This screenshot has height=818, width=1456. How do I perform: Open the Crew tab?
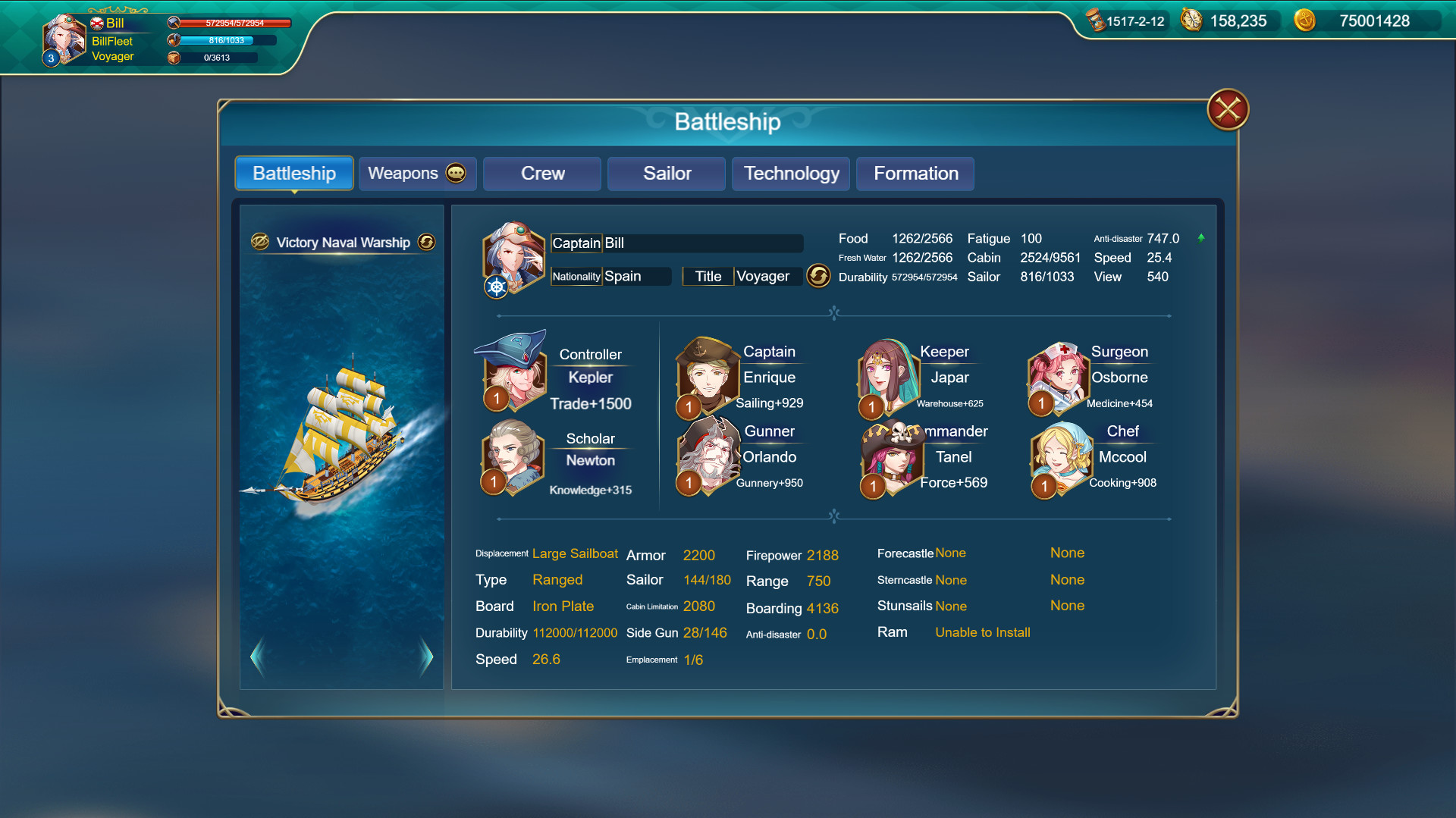pyautogui.click(x=541, y=174)
